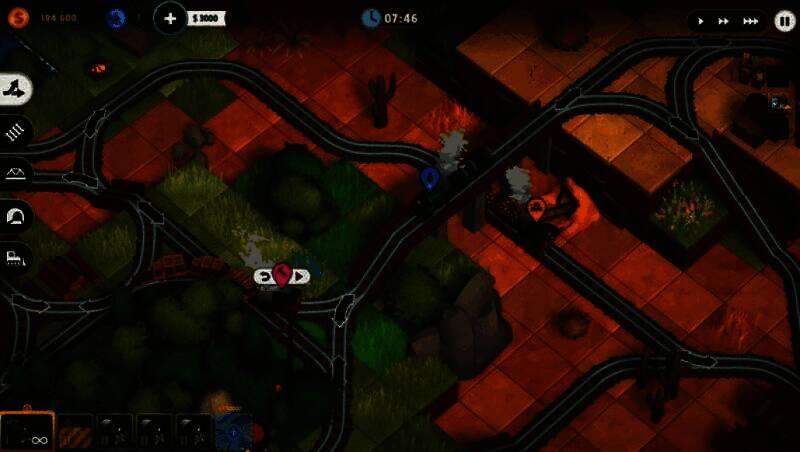Select the bridge building tool

tap(16, 172)
